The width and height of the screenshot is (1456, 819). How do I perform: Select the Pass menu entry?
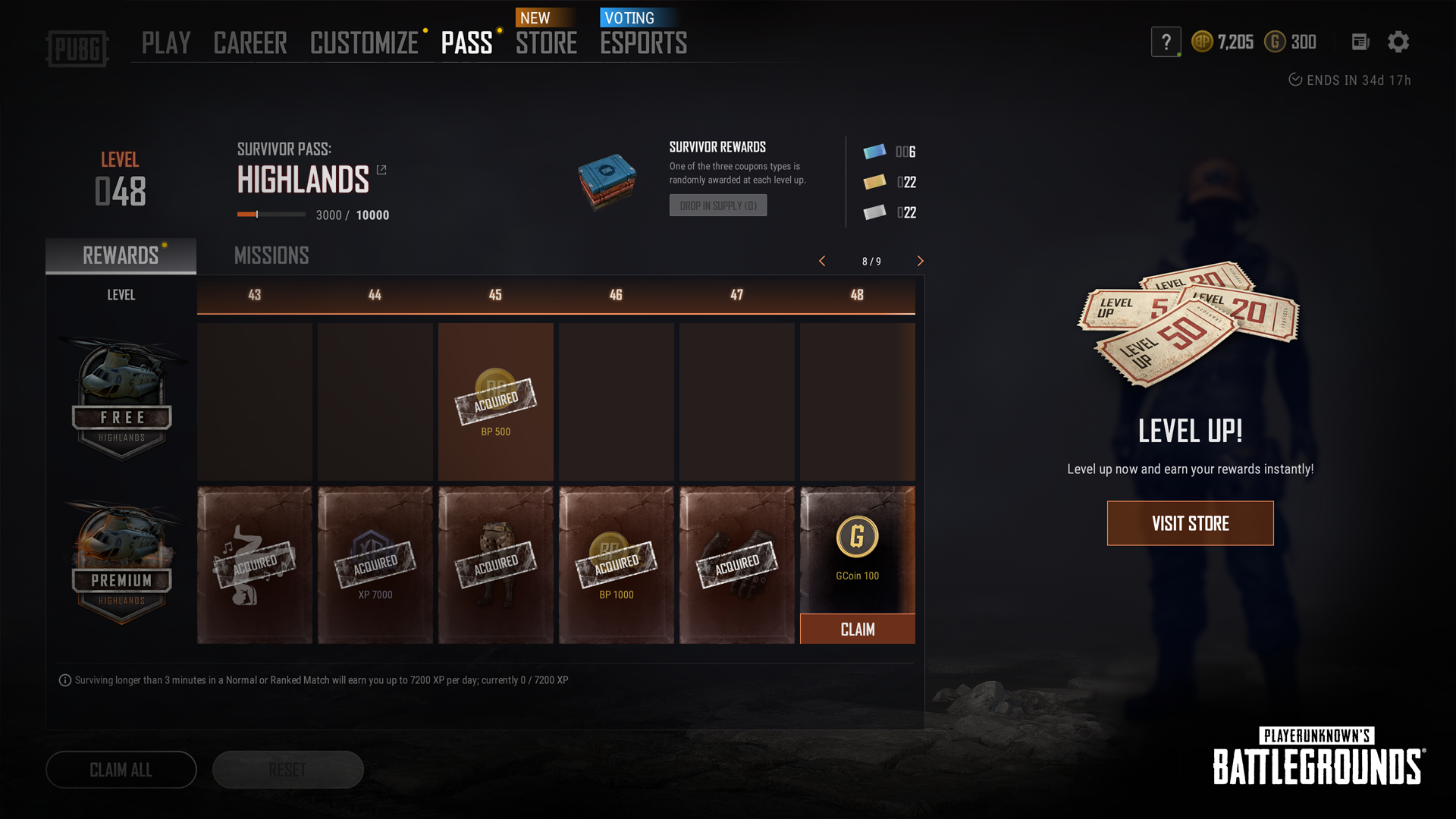coord(466,43)
